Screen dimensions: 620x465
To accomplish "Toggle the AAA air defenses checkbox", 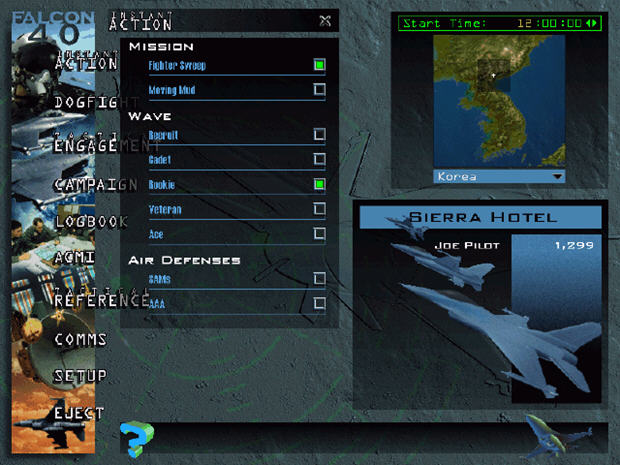I will (x=319, y=303).
